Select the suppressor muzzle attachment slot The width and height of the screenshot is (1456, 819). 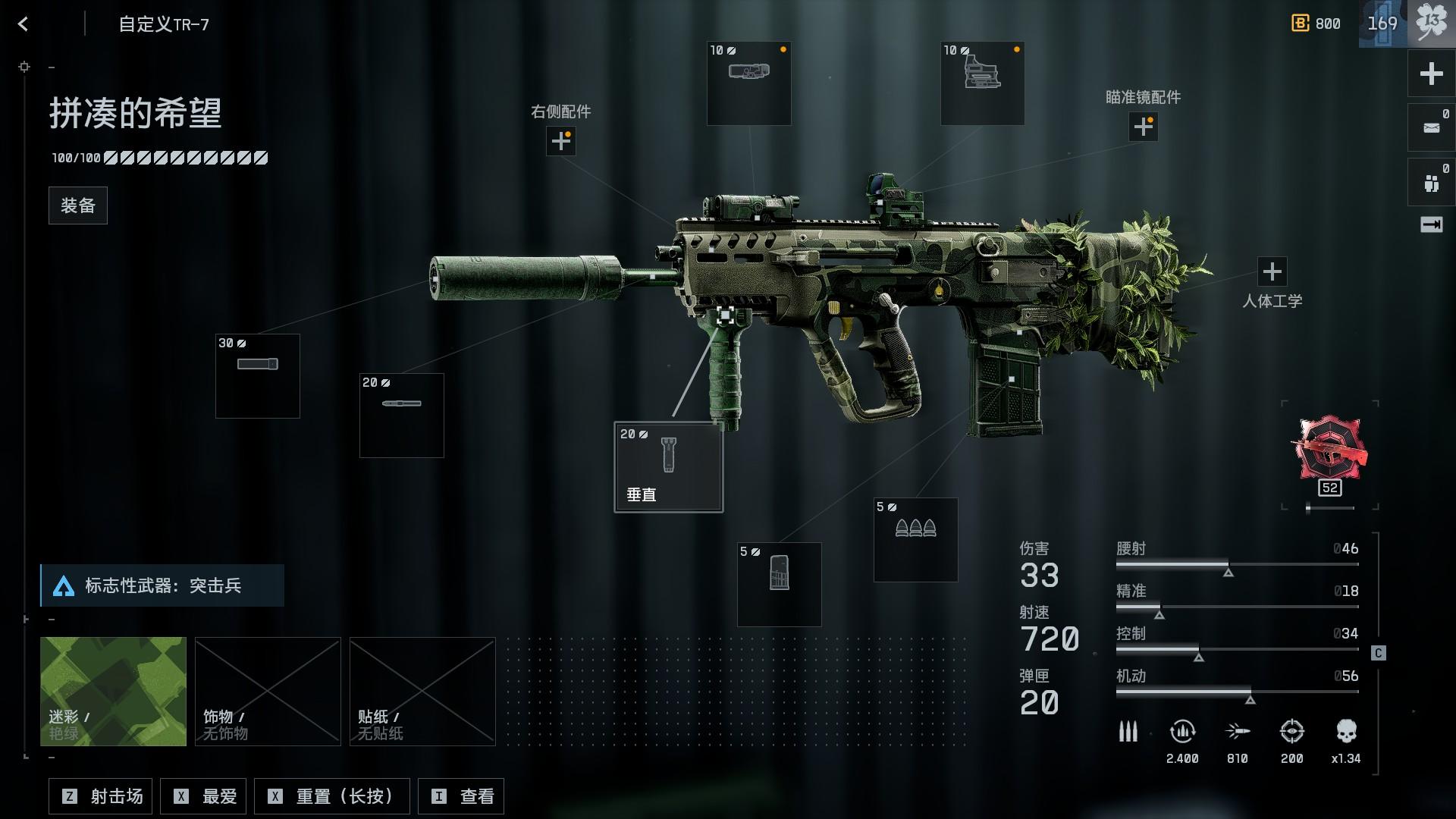258,376
